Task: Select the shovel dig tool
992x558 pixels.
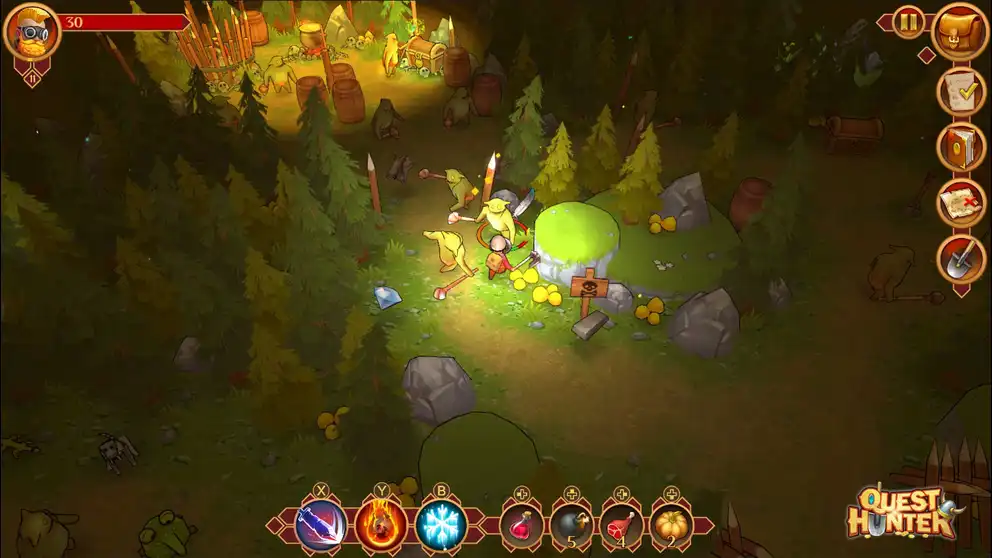Action: pyautogui.click(x=960, y=259)
